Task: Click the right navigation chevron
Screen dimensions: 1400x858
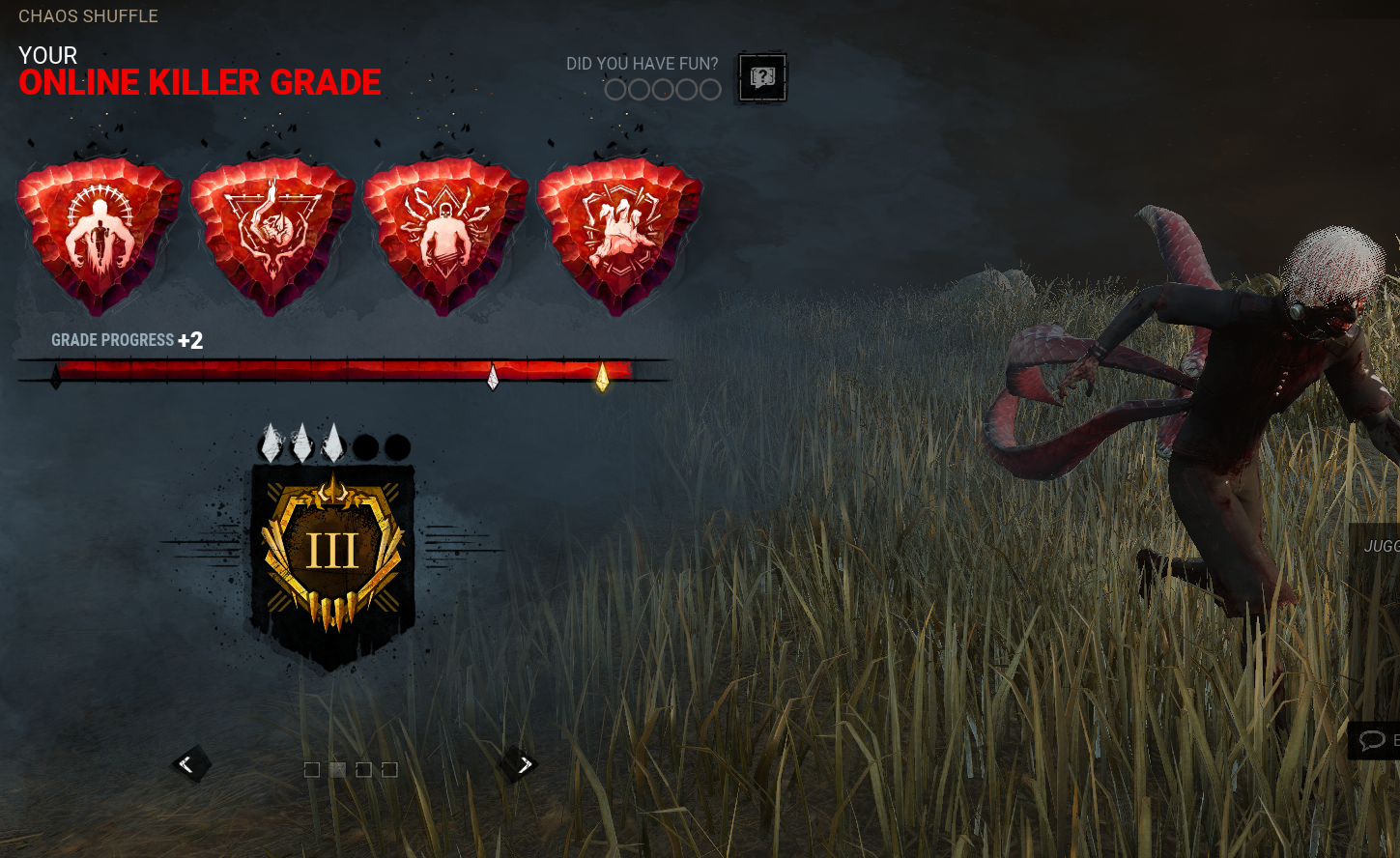Action: [x=525, y=763]
